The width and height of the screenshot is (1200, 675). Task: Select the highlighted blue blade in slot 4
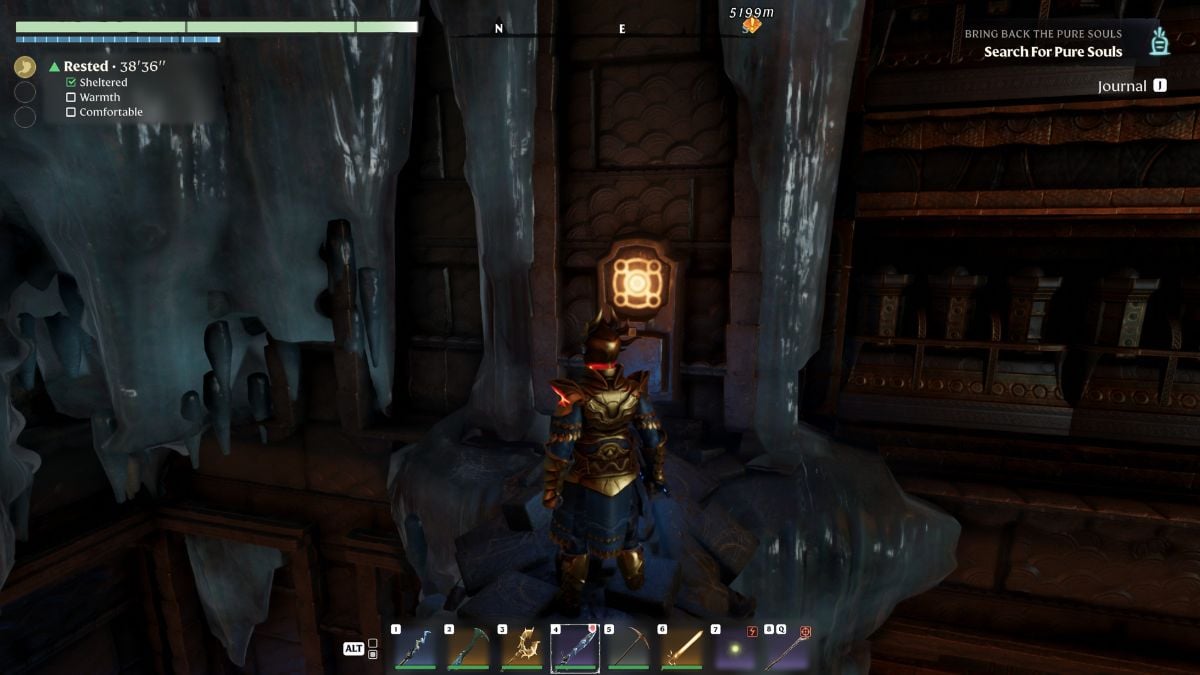pos(575,648)
